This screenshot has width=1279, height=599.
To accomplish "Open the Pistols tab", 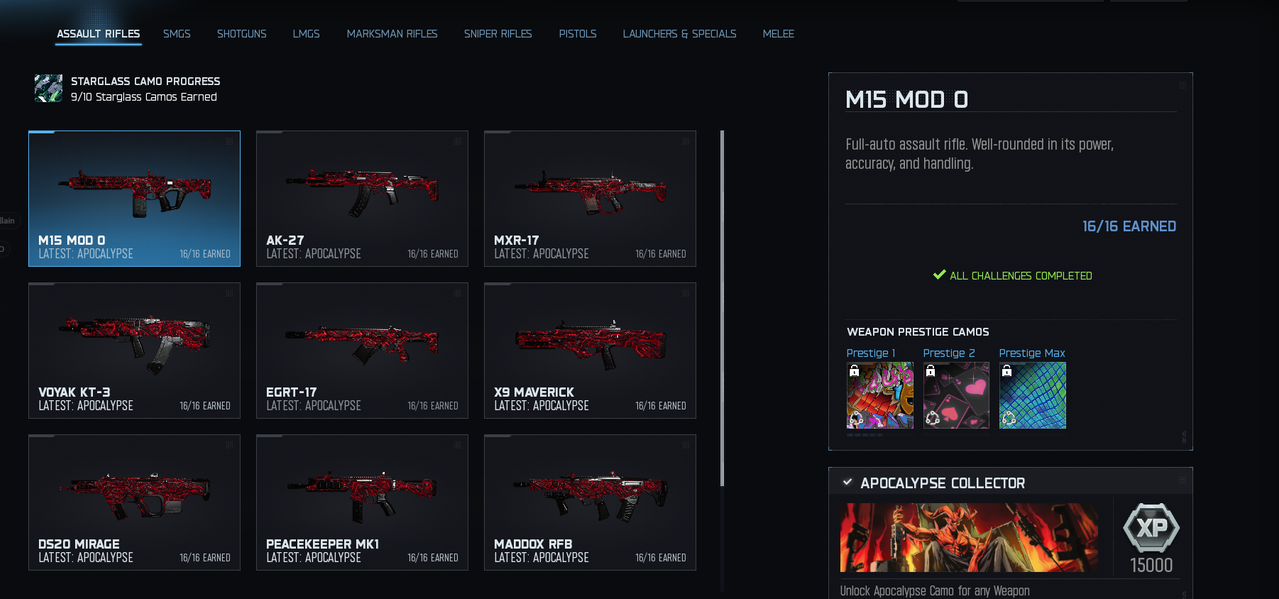I will (x=578, y=34).
